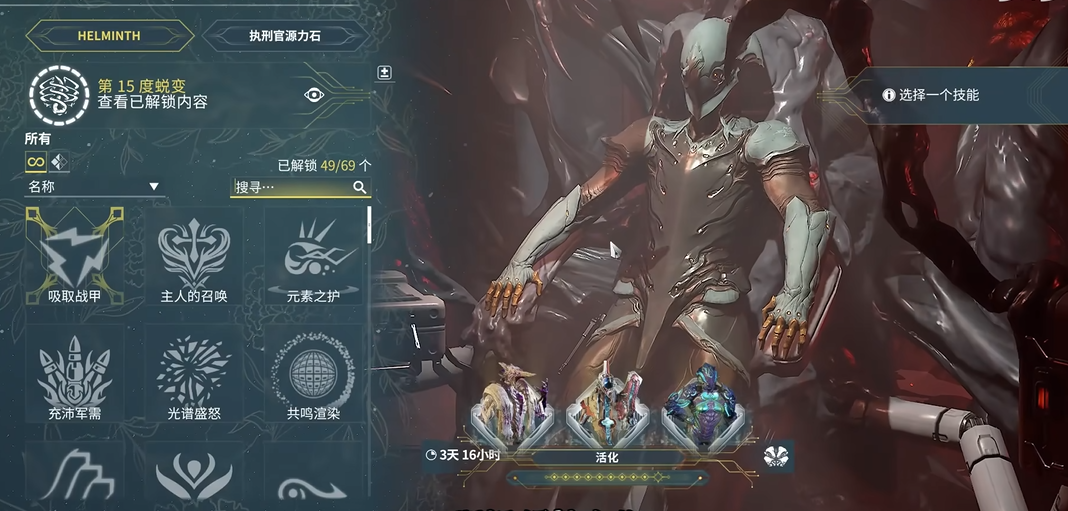Select the yellow furred warframe portrait
The width and height of the screenshot is (1068, 511).
[510, 410]
